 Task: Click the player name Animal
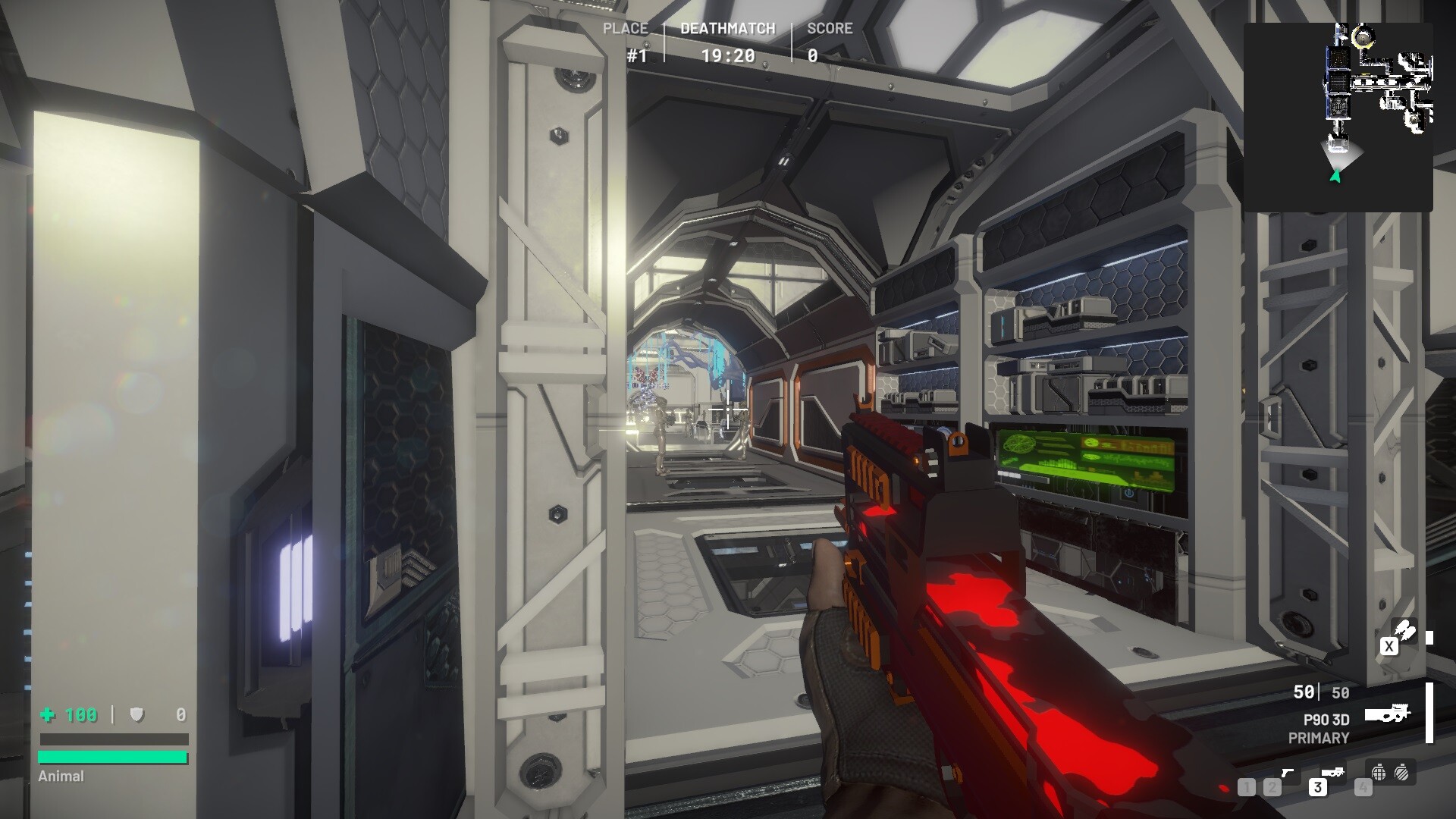click(61, 777)
